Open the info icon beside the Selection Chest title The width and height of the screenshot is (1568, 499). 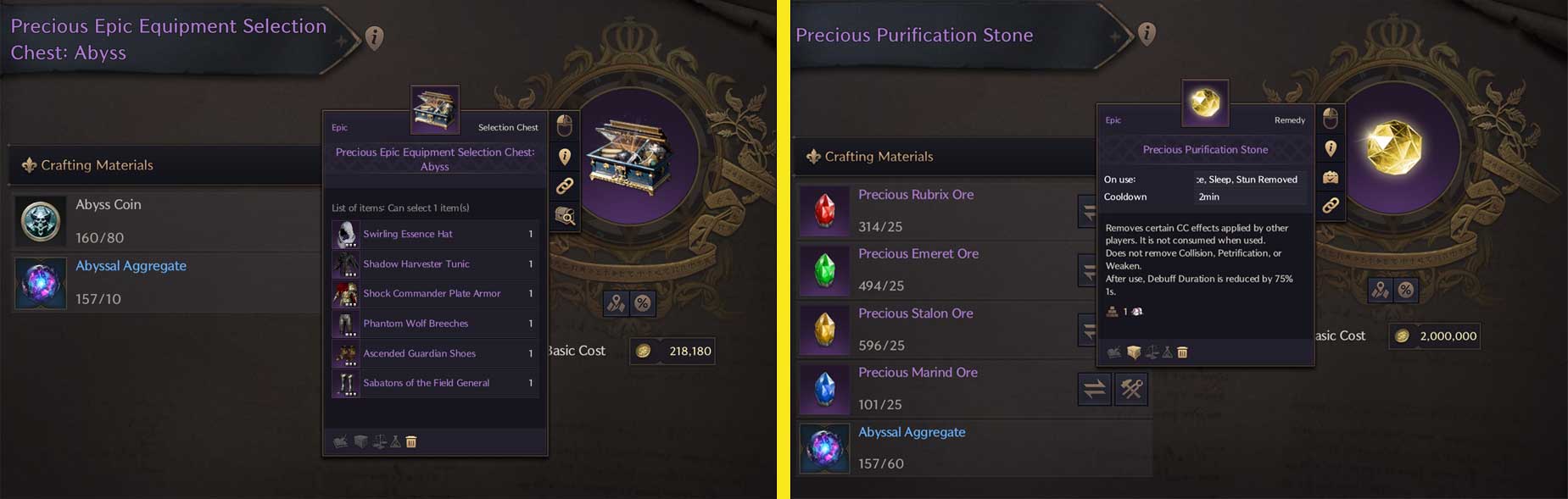tap(374, 37)
